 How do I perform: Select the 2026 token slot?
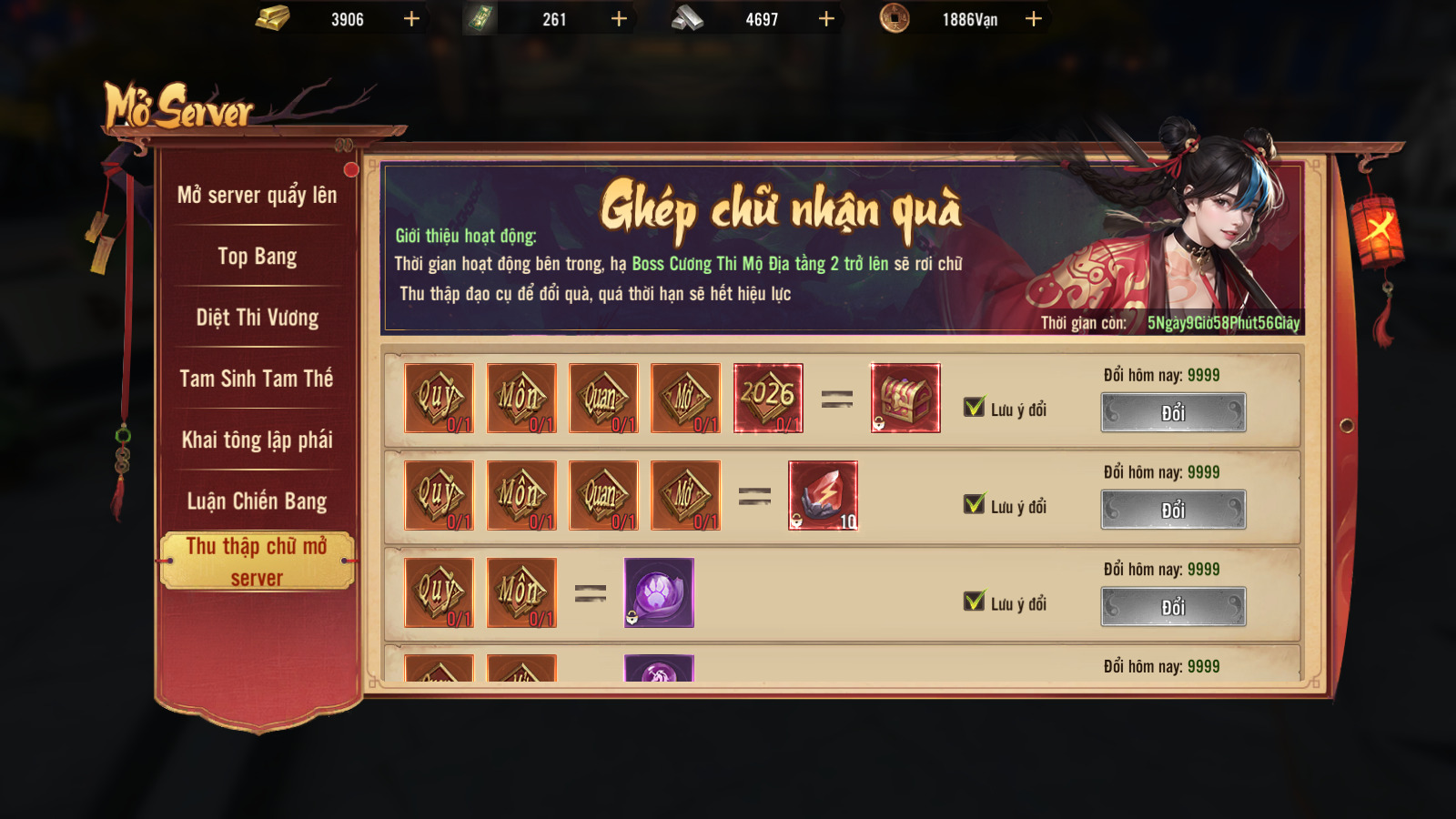pyautogui.click(x=768, y=399)
